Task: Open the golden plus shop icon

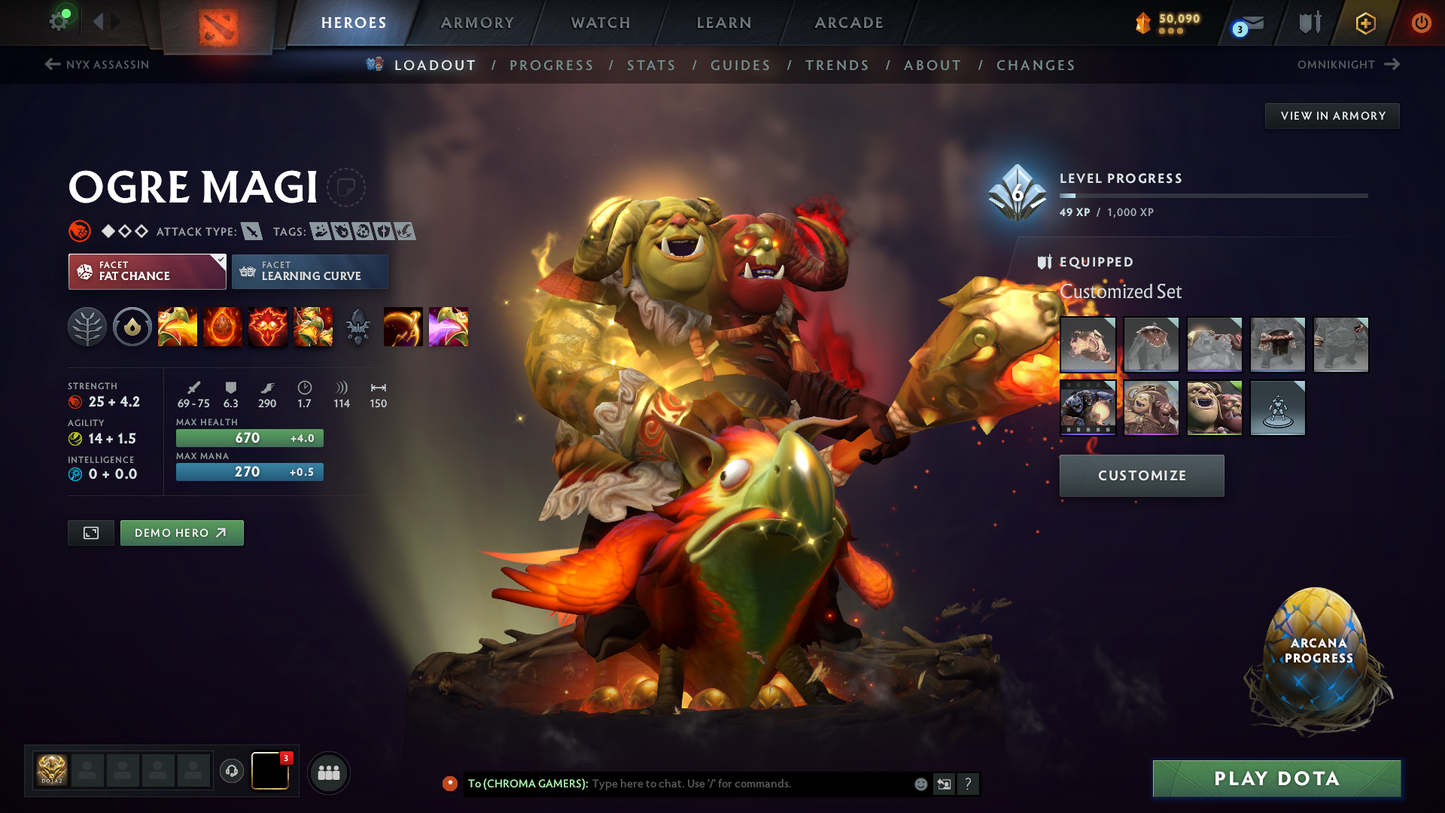Action: point(1367,22)
